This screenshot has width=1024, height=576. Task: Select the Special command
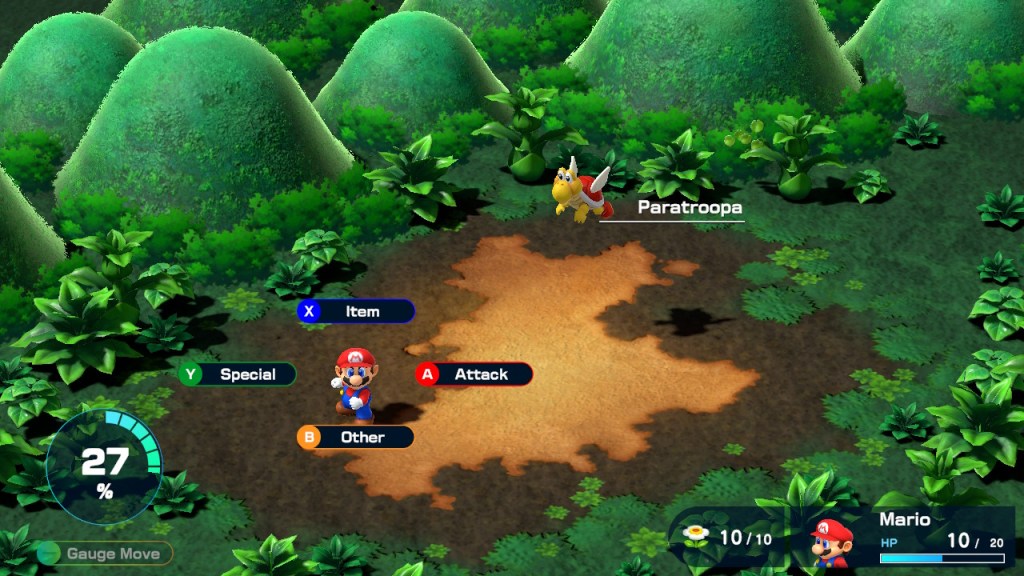[x=238, y=374]
